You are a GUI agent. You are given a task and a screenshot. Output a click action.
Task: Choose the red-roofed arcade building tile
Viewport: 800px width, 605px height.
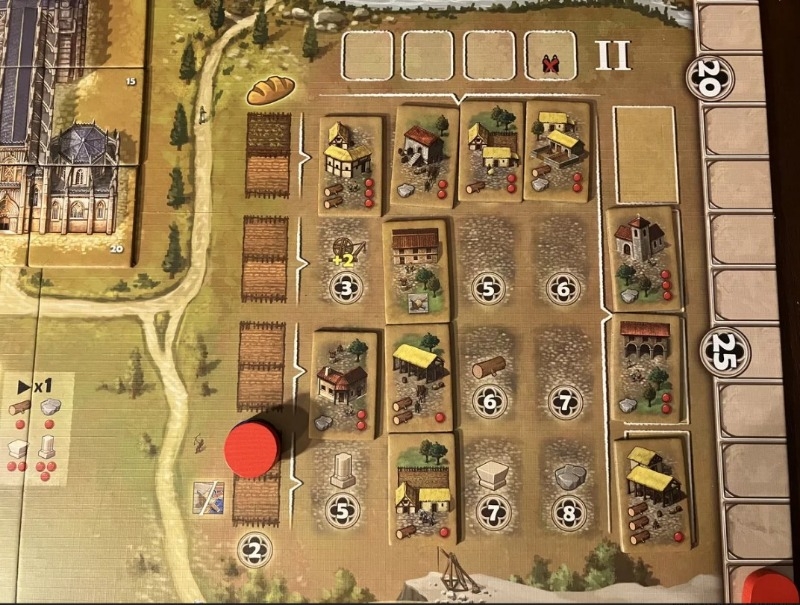(645, 366)
